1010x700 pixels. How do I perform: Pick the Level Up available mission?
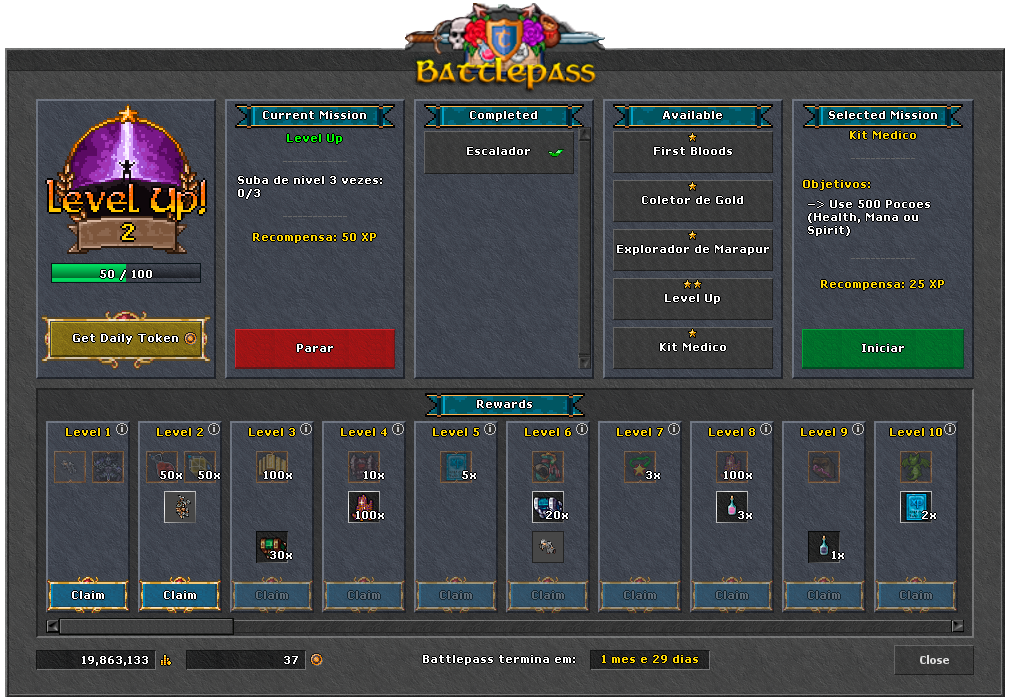pyautogui.click(x=692, y=299)
